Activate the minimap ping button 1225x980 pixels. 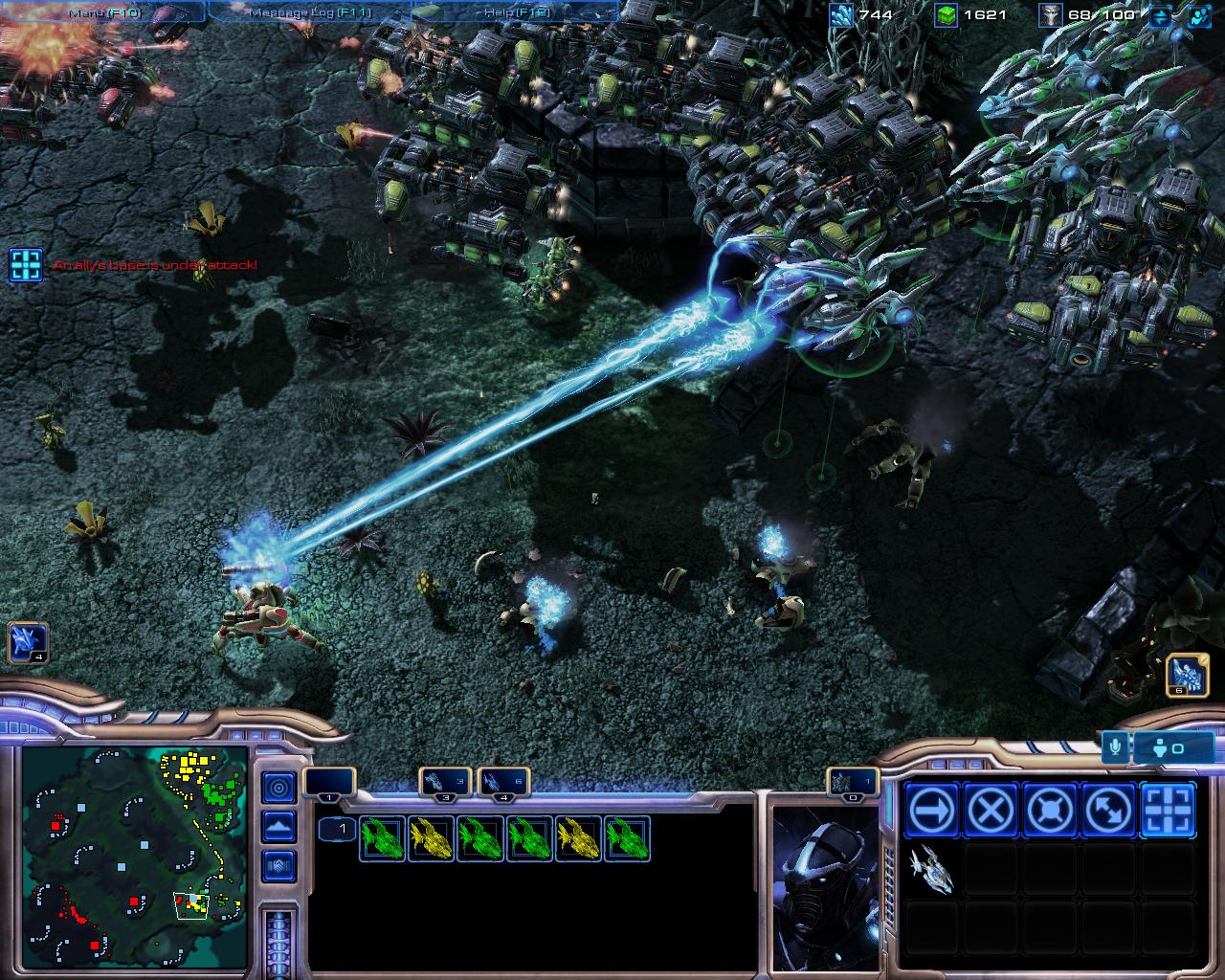coord(278,788)
